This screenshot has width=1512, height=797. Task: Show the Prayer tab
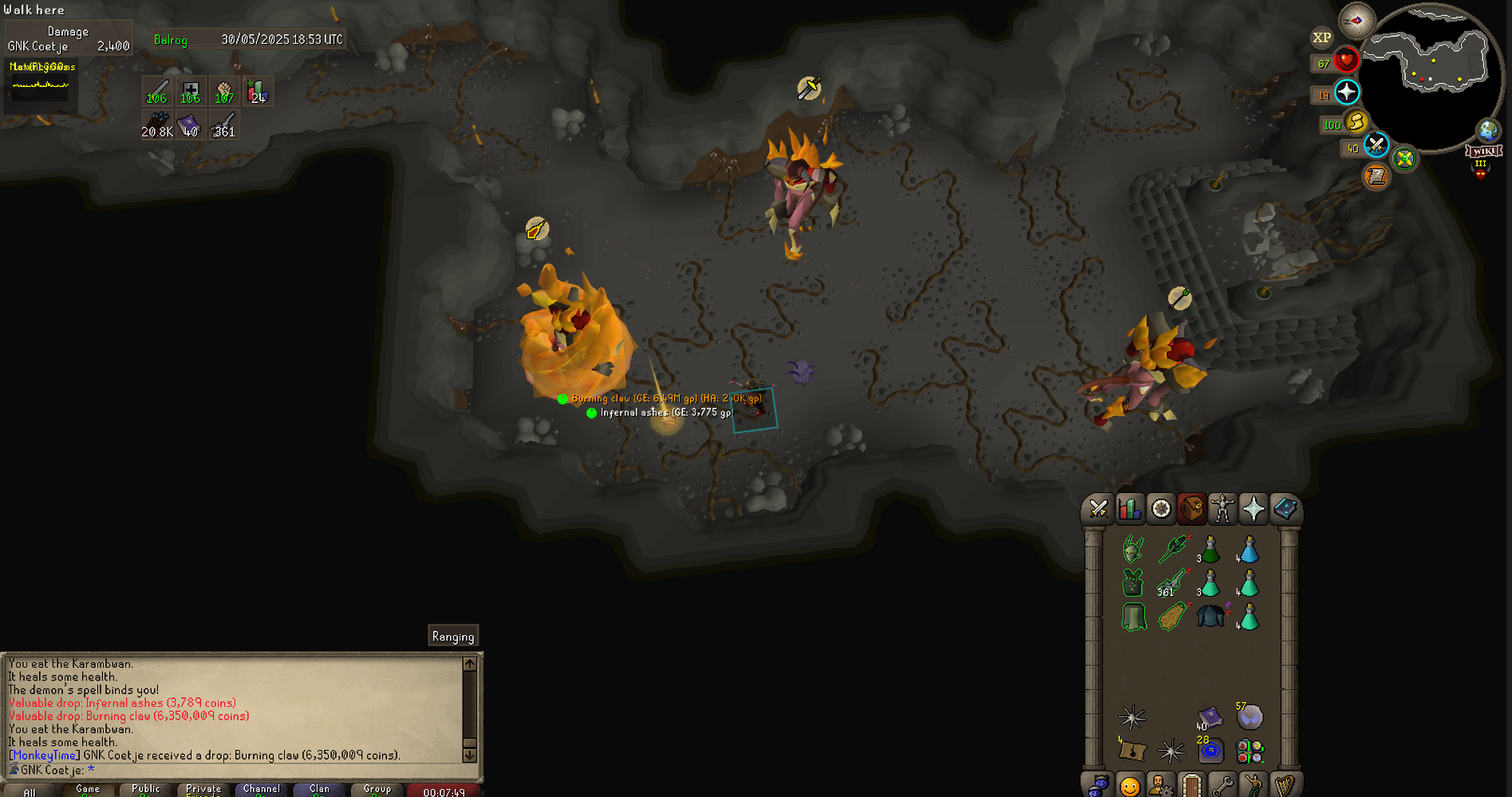1253,509
